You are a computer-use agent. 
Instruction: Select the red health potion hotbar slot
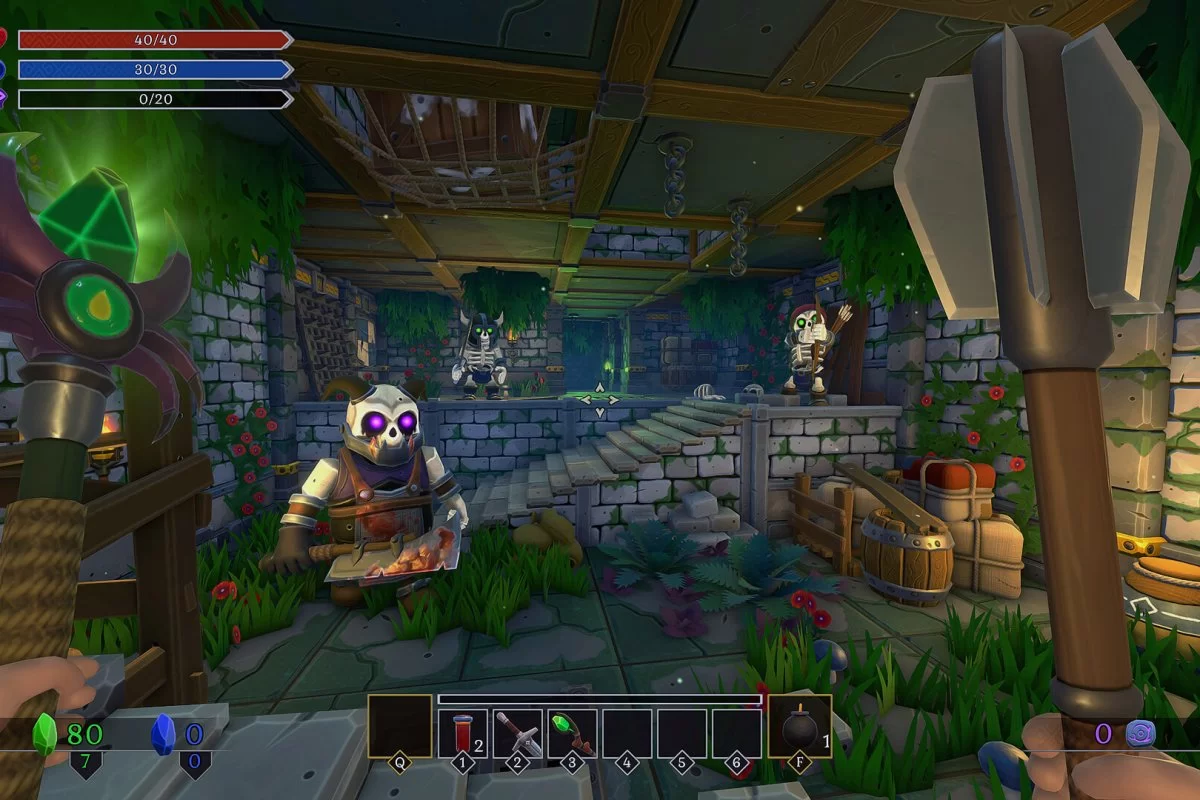pos(462,733)
